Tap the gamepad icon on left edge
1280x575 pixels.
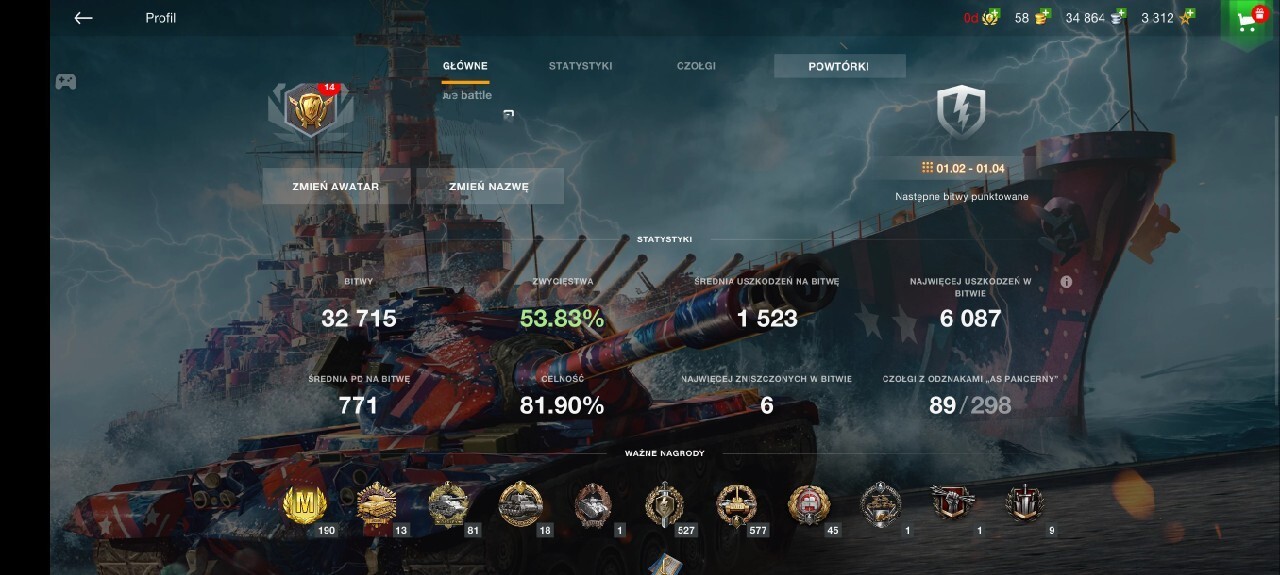click(x=65, y=82)
